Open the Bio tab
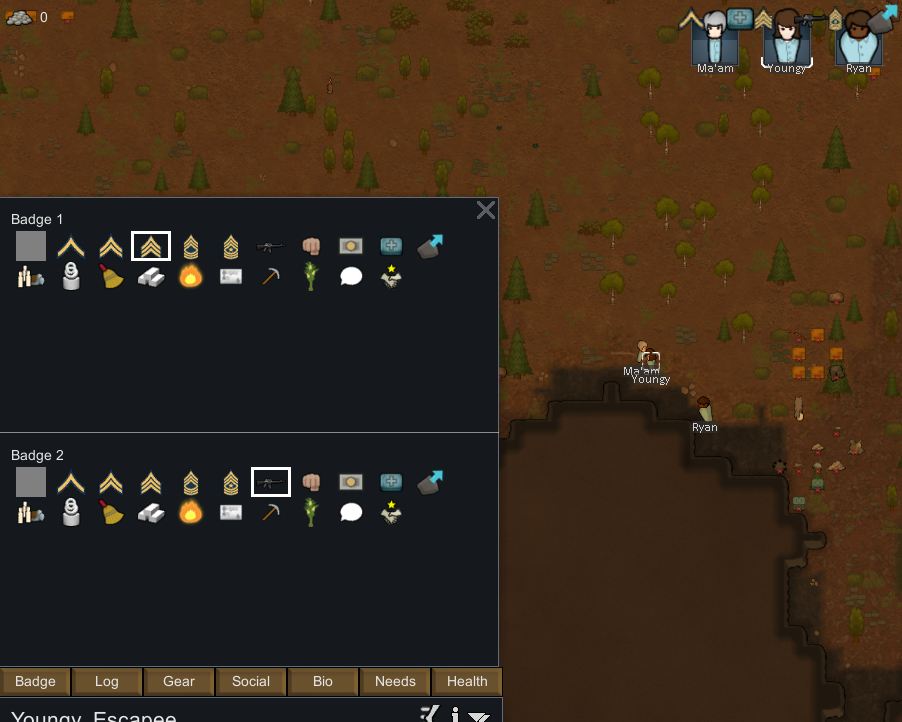 tap(323, 682)
